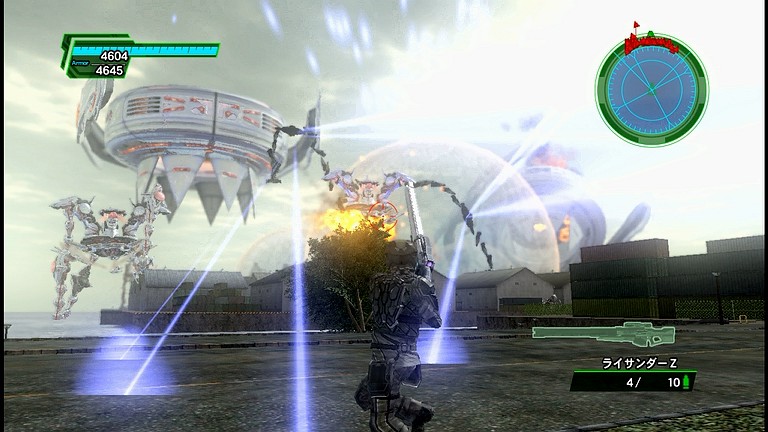
Task: Click the circular radar minimap
Action: [651, 89]
